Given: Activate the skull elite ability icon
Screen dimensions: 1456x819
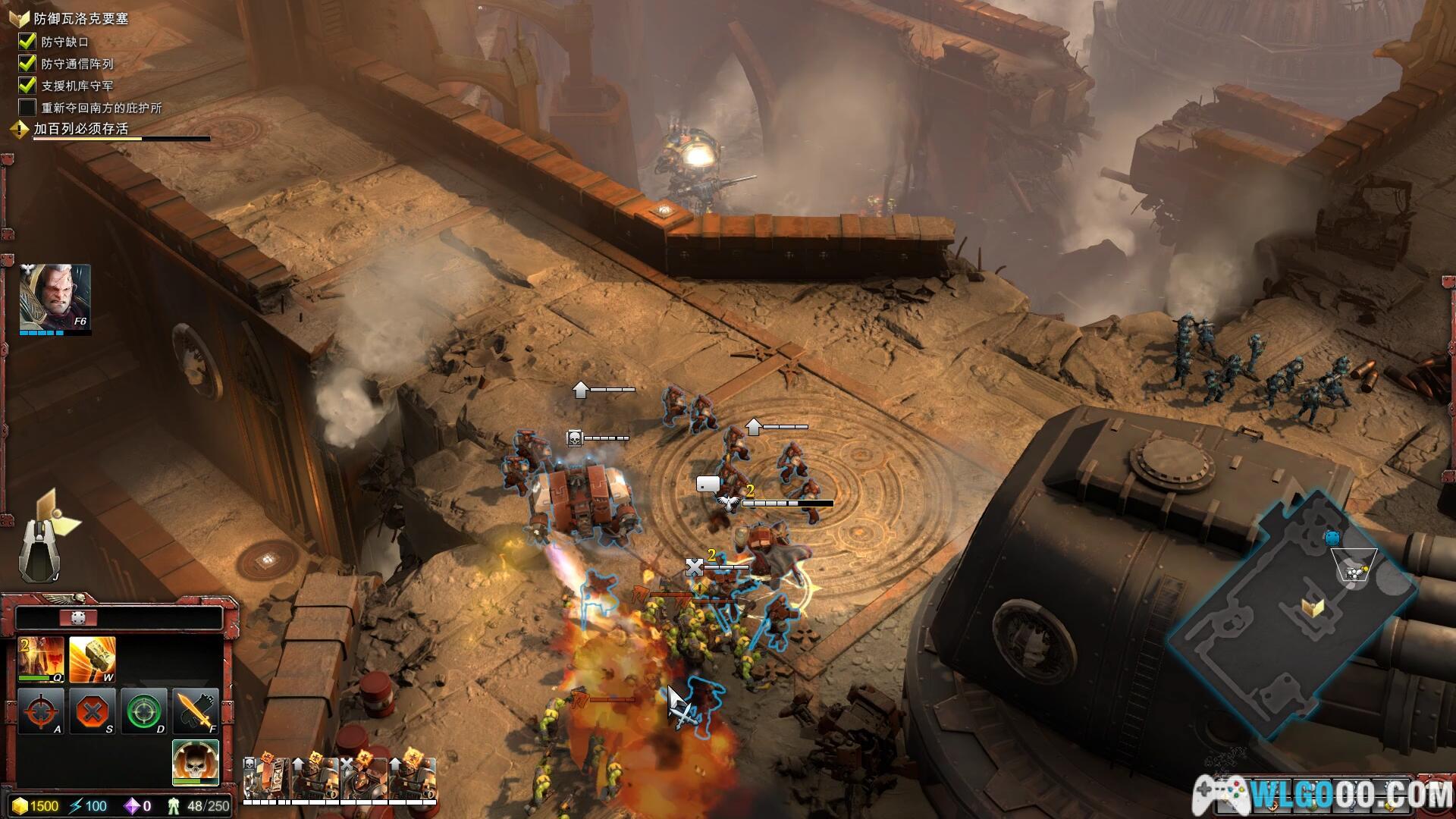Looking at the screenshot, I should click(x=195, y=761).
